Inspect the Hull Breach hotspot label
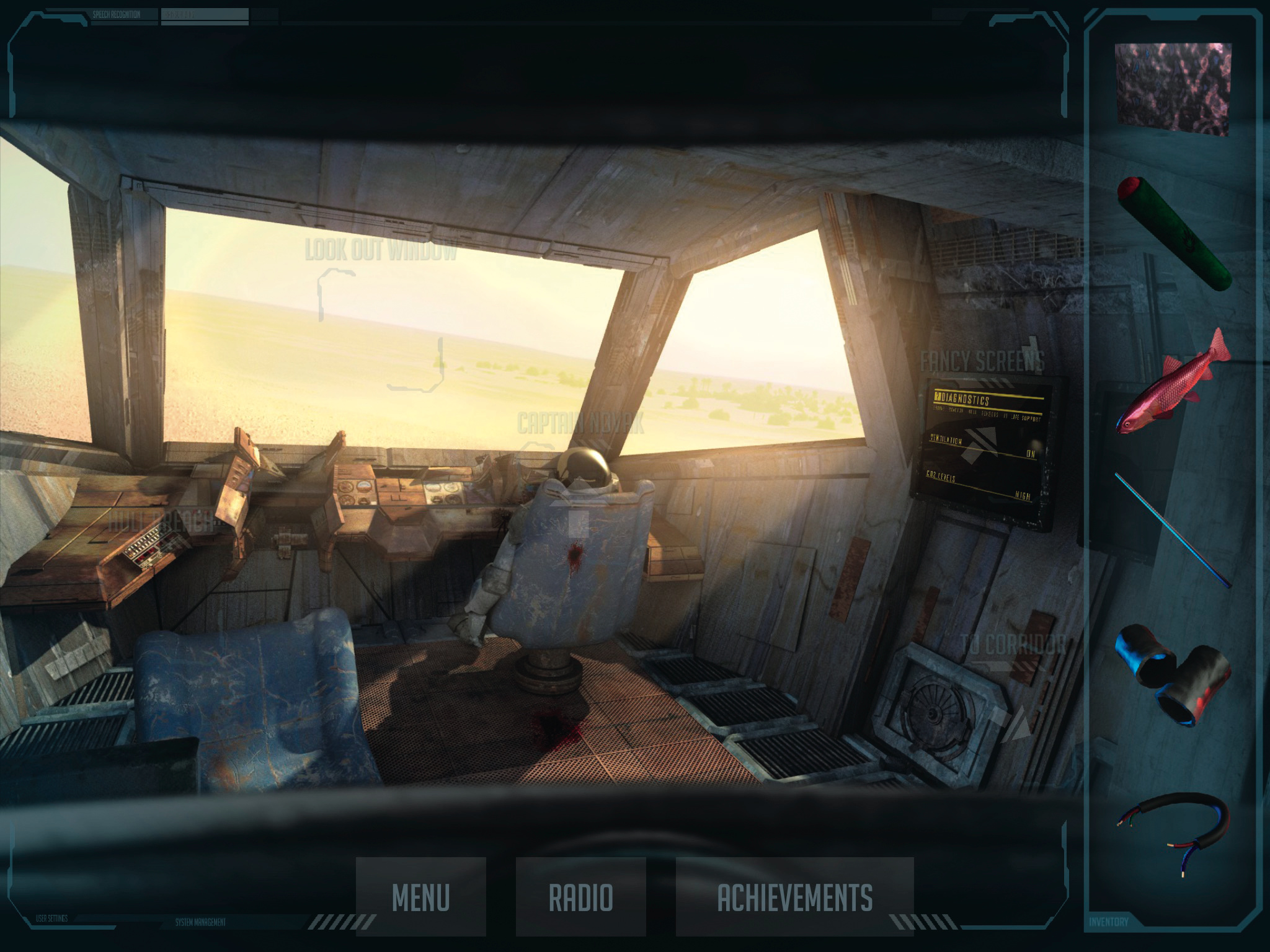This screenshot has height=952, width=1270. tap(162, 521)
